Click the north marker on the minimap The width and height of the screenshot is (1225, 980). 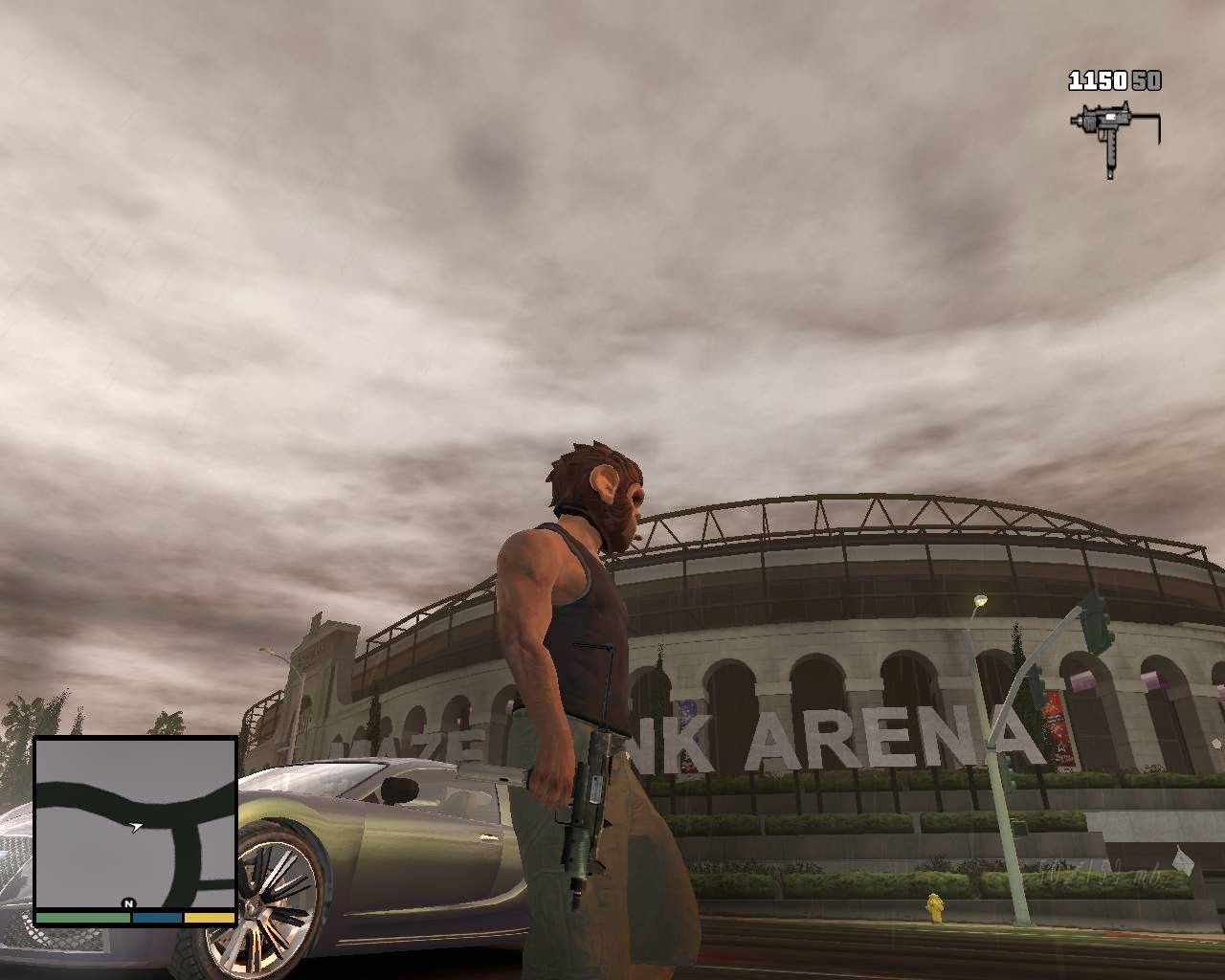point(128,903)
